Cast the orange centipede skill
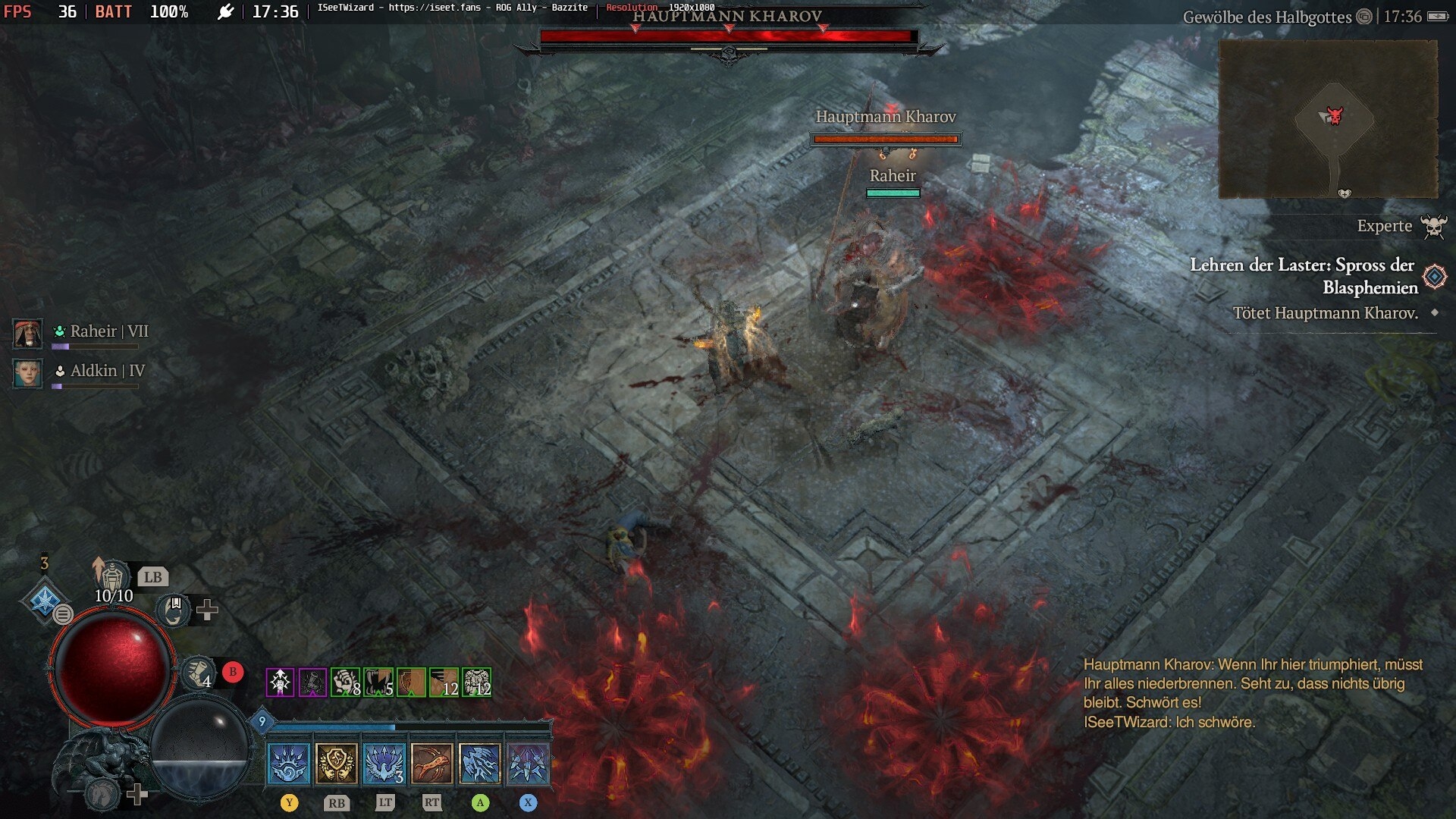Screen dimensions: 1456x819 (x=432, y=762)
